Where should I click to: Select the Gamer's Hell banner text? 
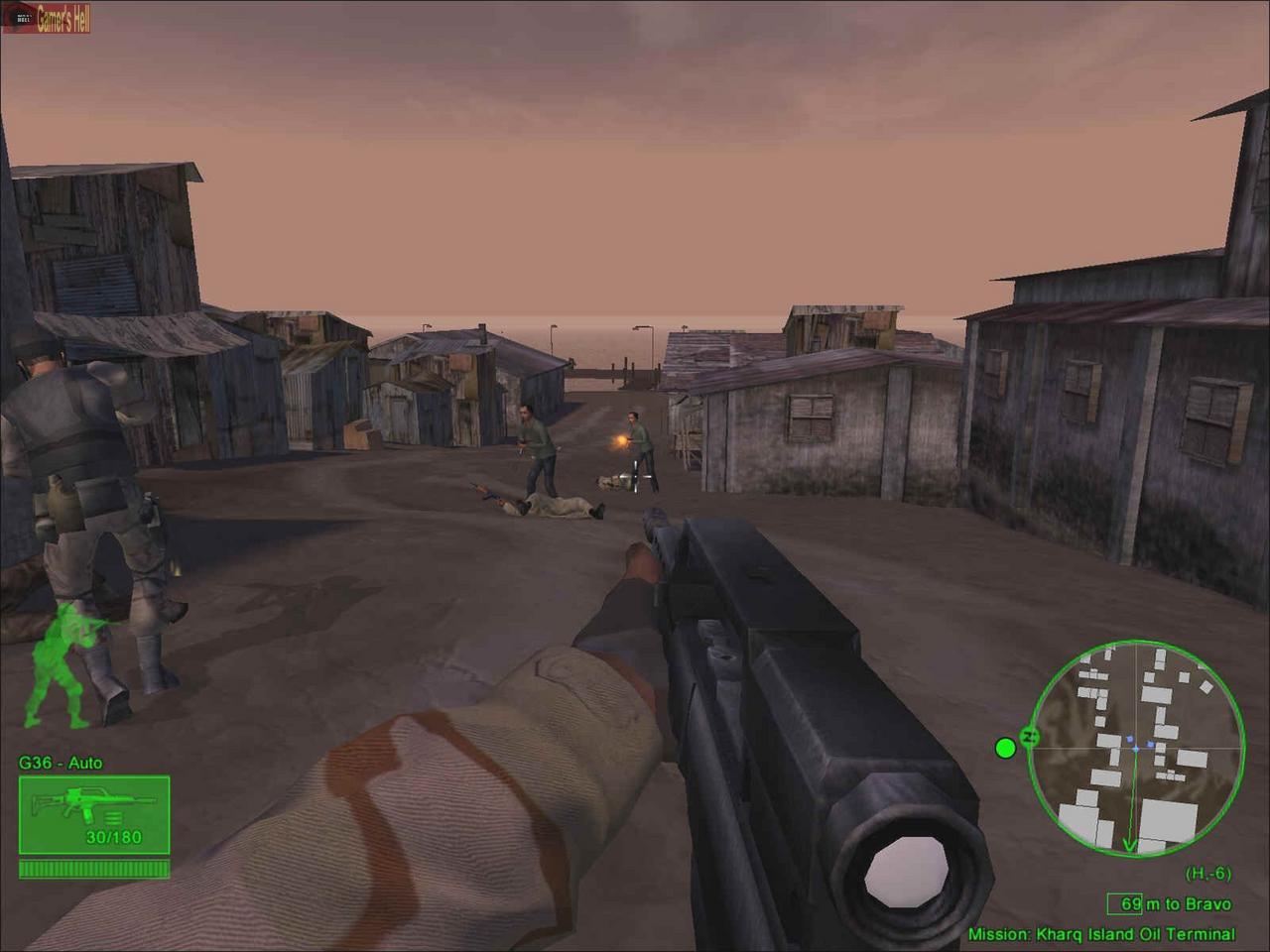[x=62, y=17]
